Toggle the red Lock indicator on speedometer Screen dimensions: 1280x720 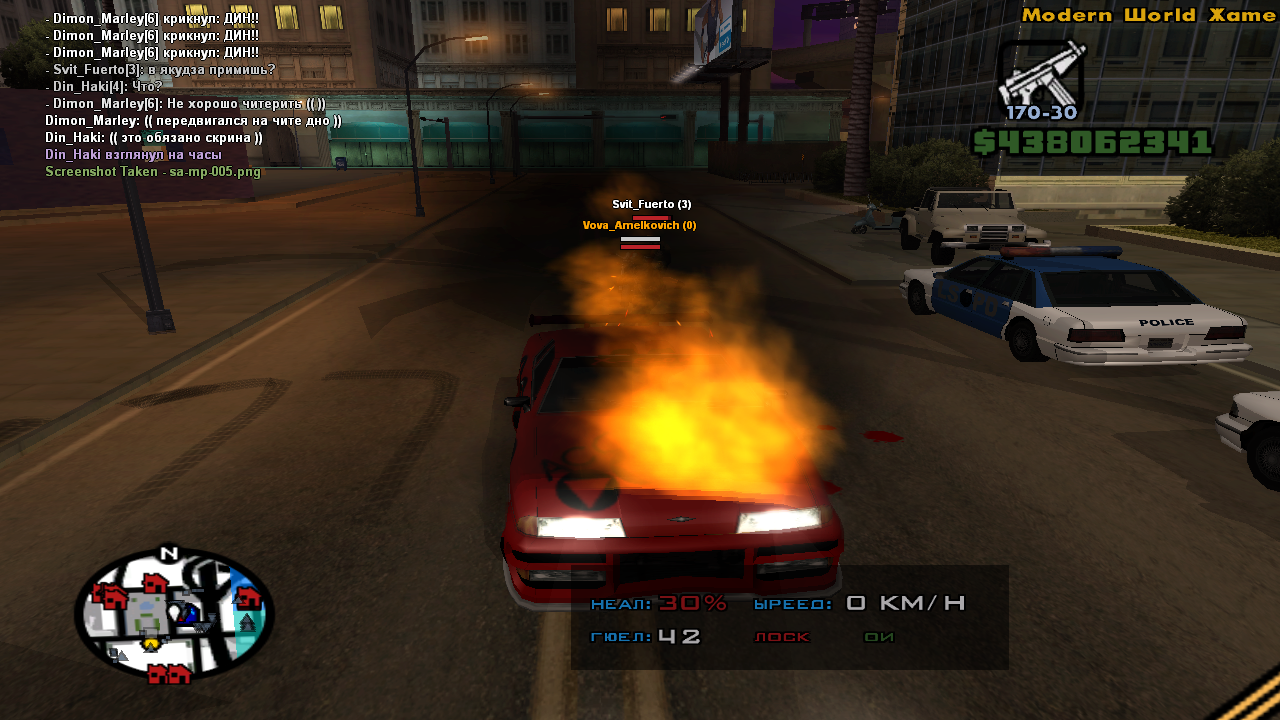(x=781, y=637)
